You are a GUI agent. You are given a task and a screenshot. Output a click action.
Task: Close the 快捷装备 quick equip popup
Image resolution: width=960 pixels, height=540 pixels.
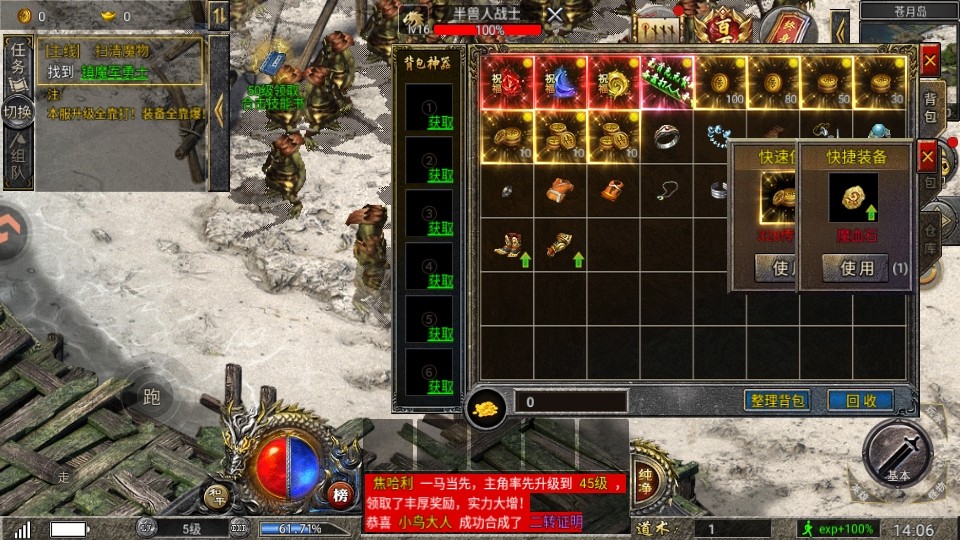pyautogui.click(x=927, y=157)
